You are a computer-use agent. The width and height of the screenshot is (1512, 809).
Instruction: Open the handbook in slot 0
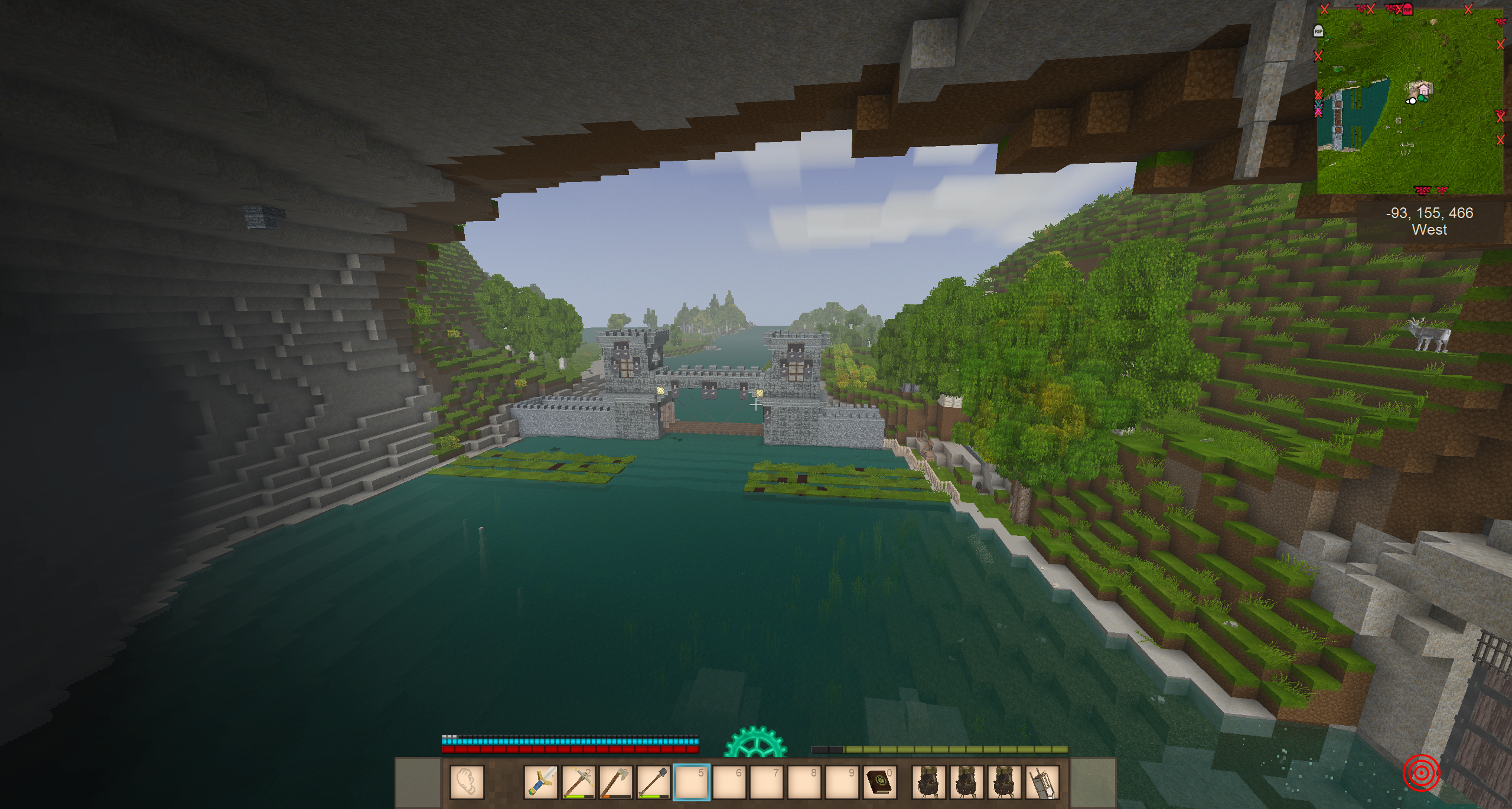pos(880,782)
